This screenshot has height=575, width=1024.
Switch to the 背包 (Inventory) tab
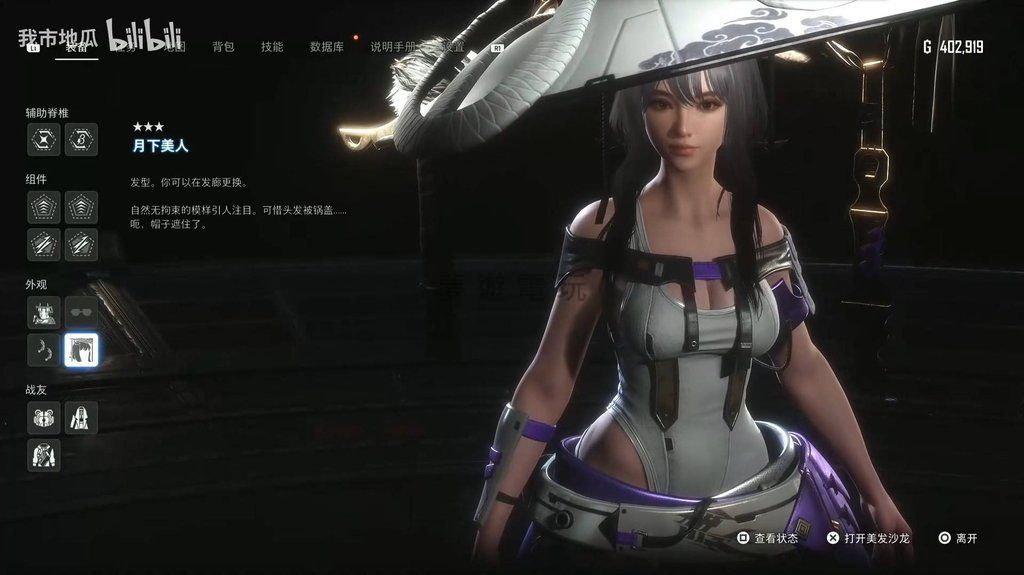tap(223, 47)
